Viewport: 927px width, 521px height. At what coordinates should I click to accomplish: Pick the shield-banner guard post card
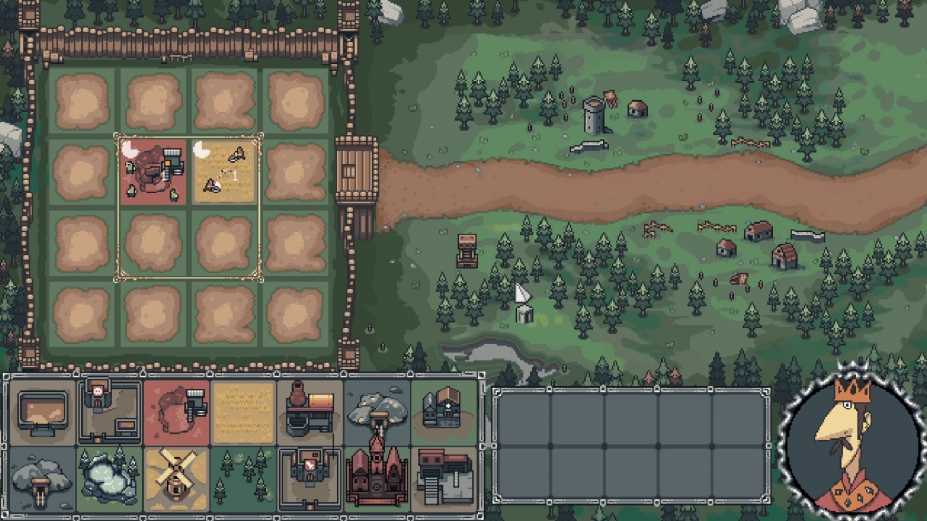pyautogui.click(x=310, y=476)
